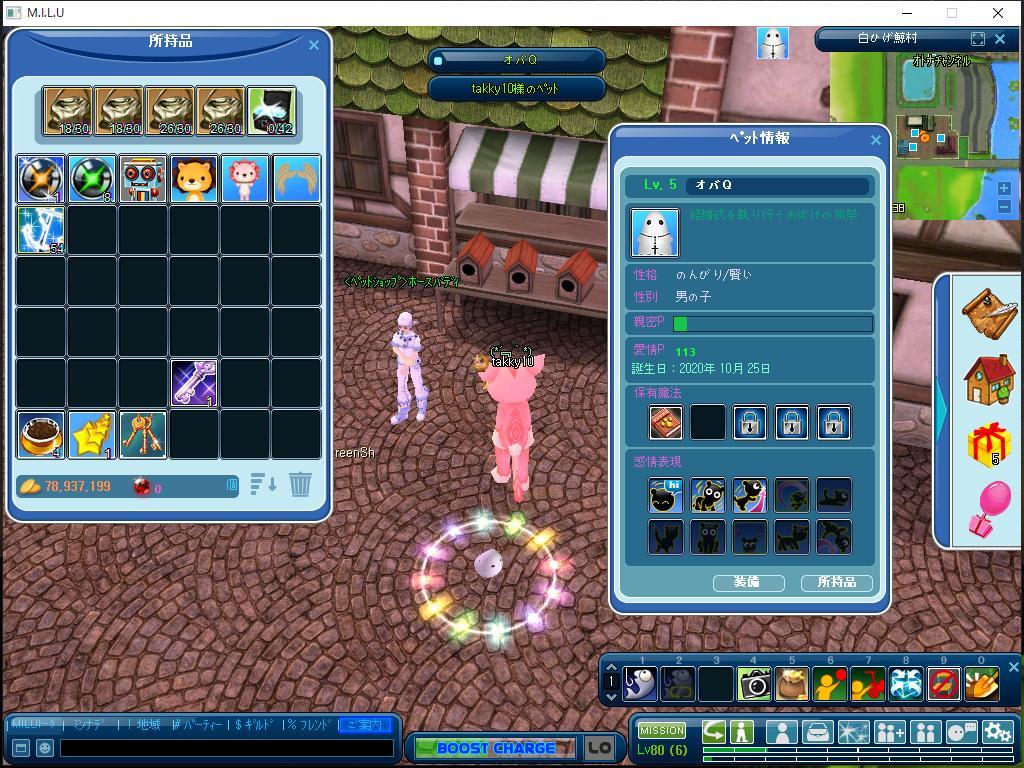Open the gear settings menu icon
This screenshot has height=768, width=1024.
pos(997,733)
